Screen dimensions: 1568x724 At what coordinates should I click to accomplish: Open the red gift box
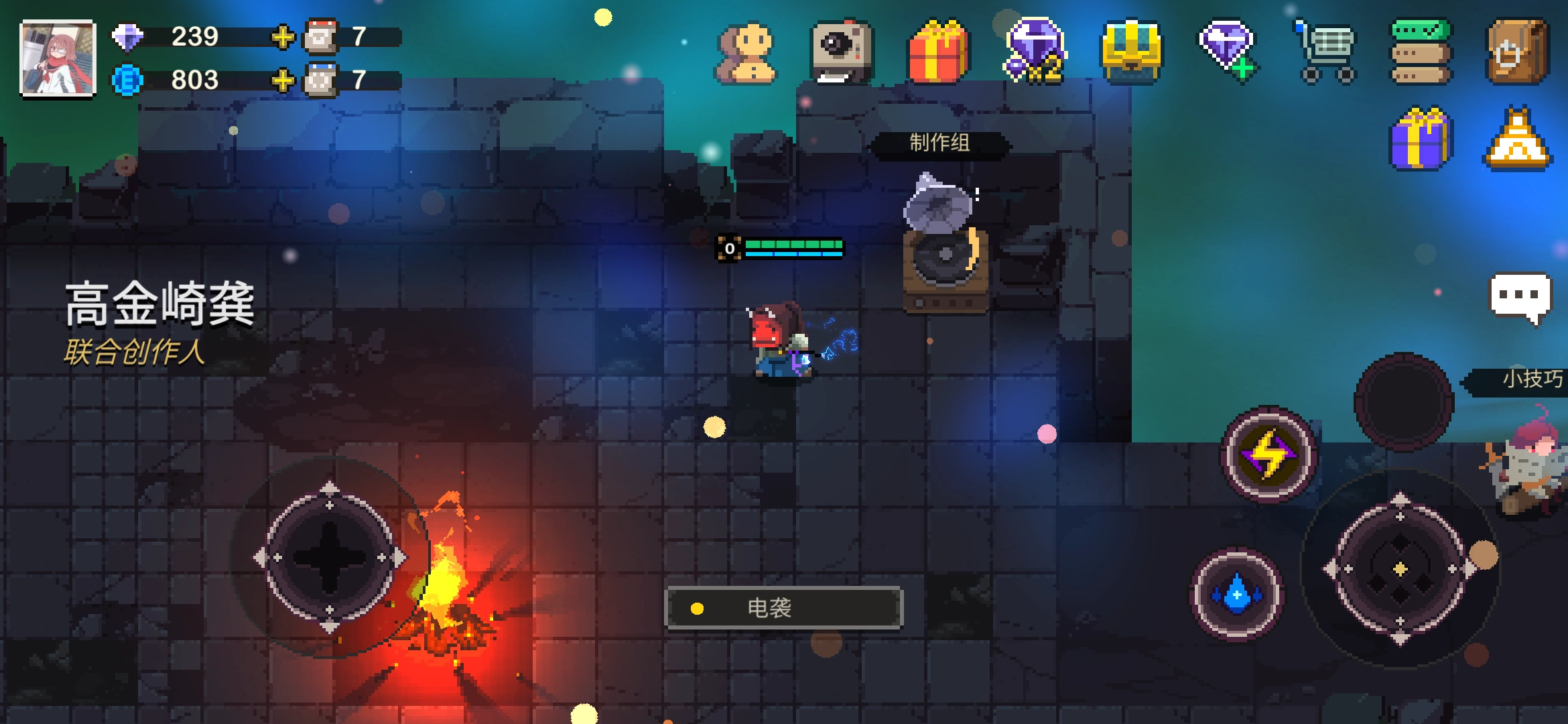(938, 52)
